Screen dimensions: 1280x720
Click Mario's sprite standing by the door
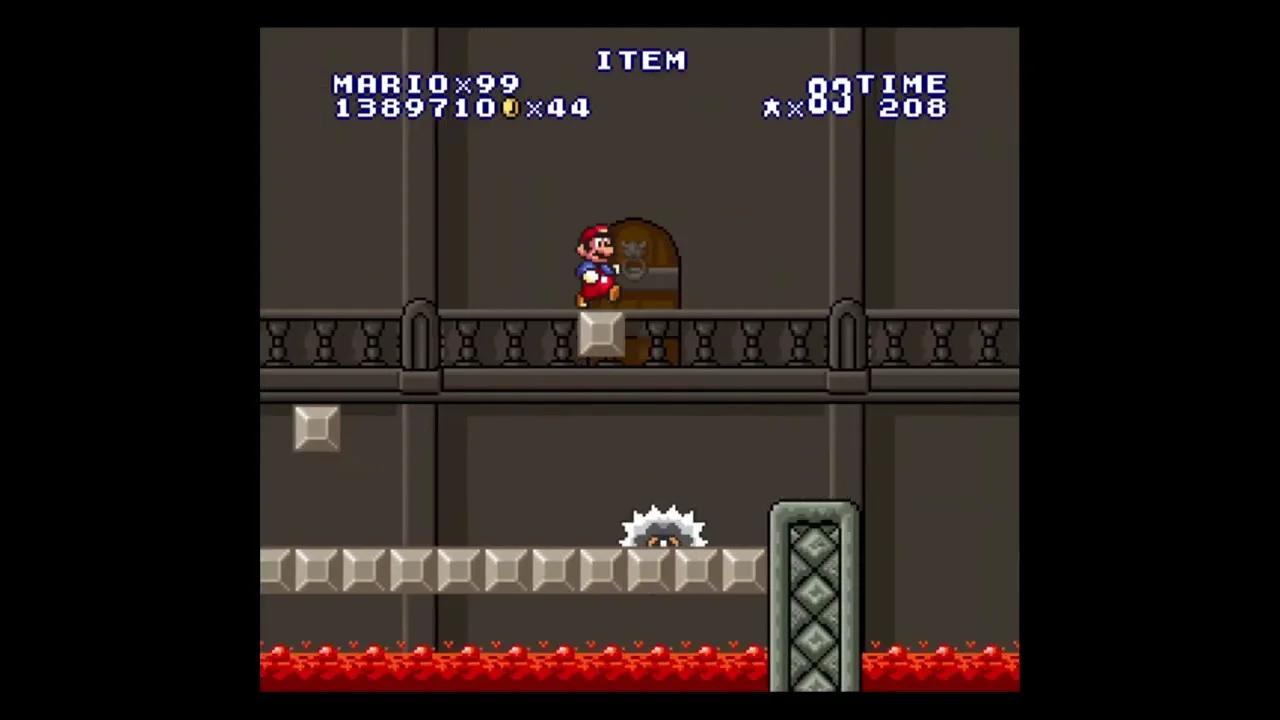point(595,265)
